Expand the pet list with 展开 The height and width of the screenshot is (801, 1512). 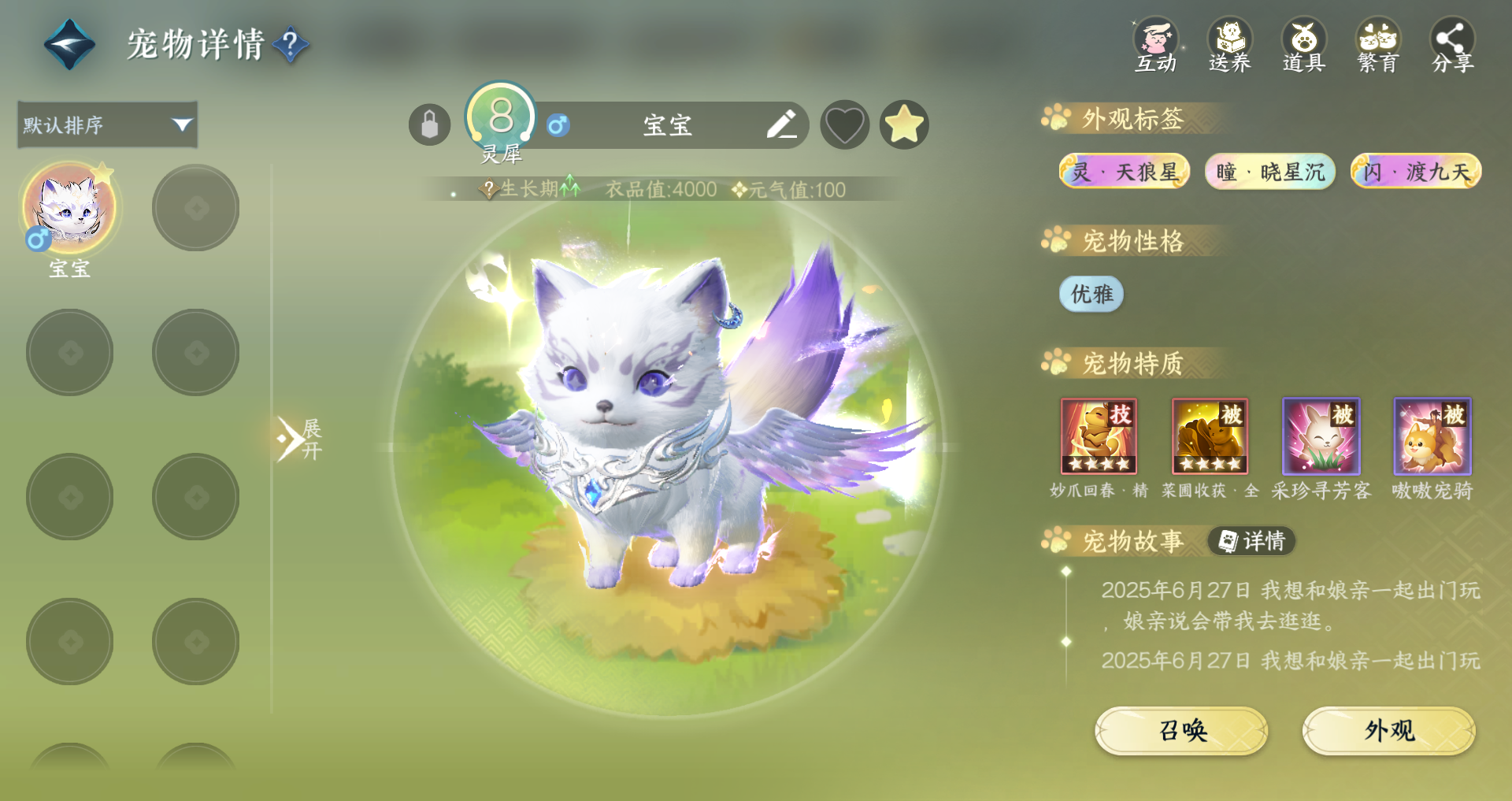(299, 439)
